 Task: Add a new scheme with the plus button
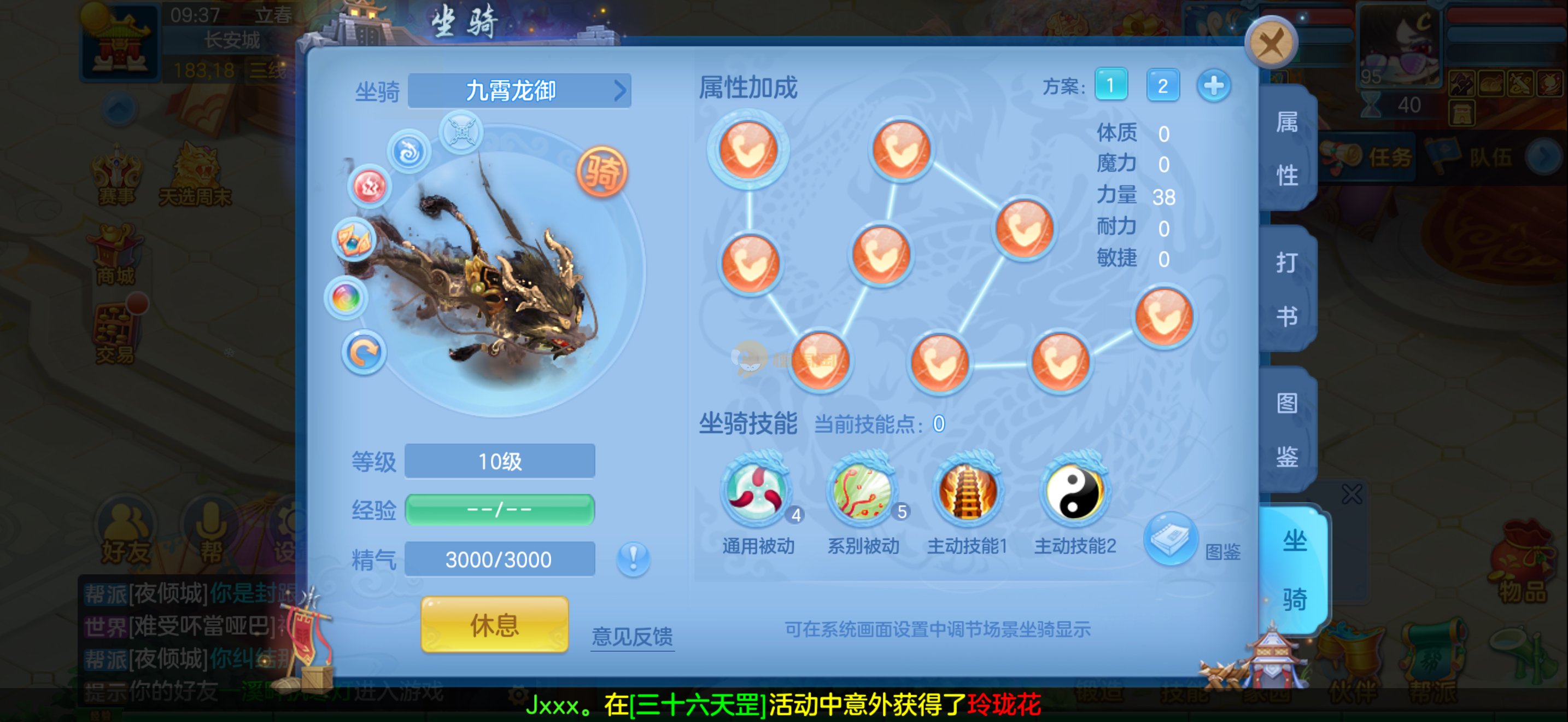pos(1213,85)
